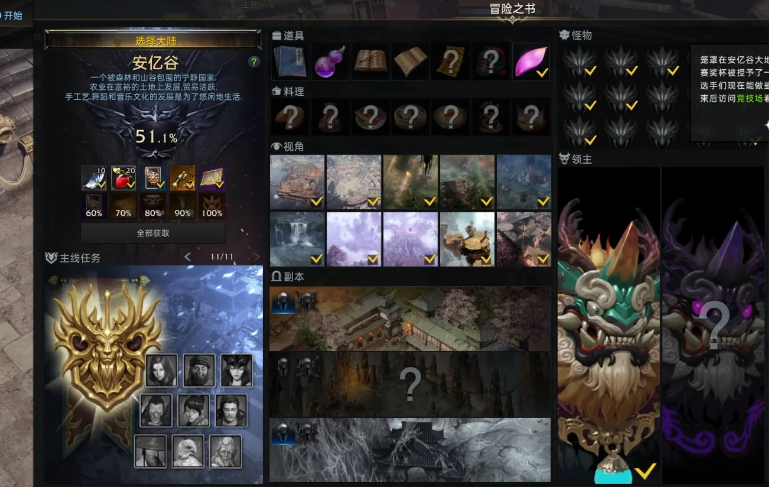Open the green question mark help icon
The height and width of the screenshot is (487, 769).
click(254, 62)
